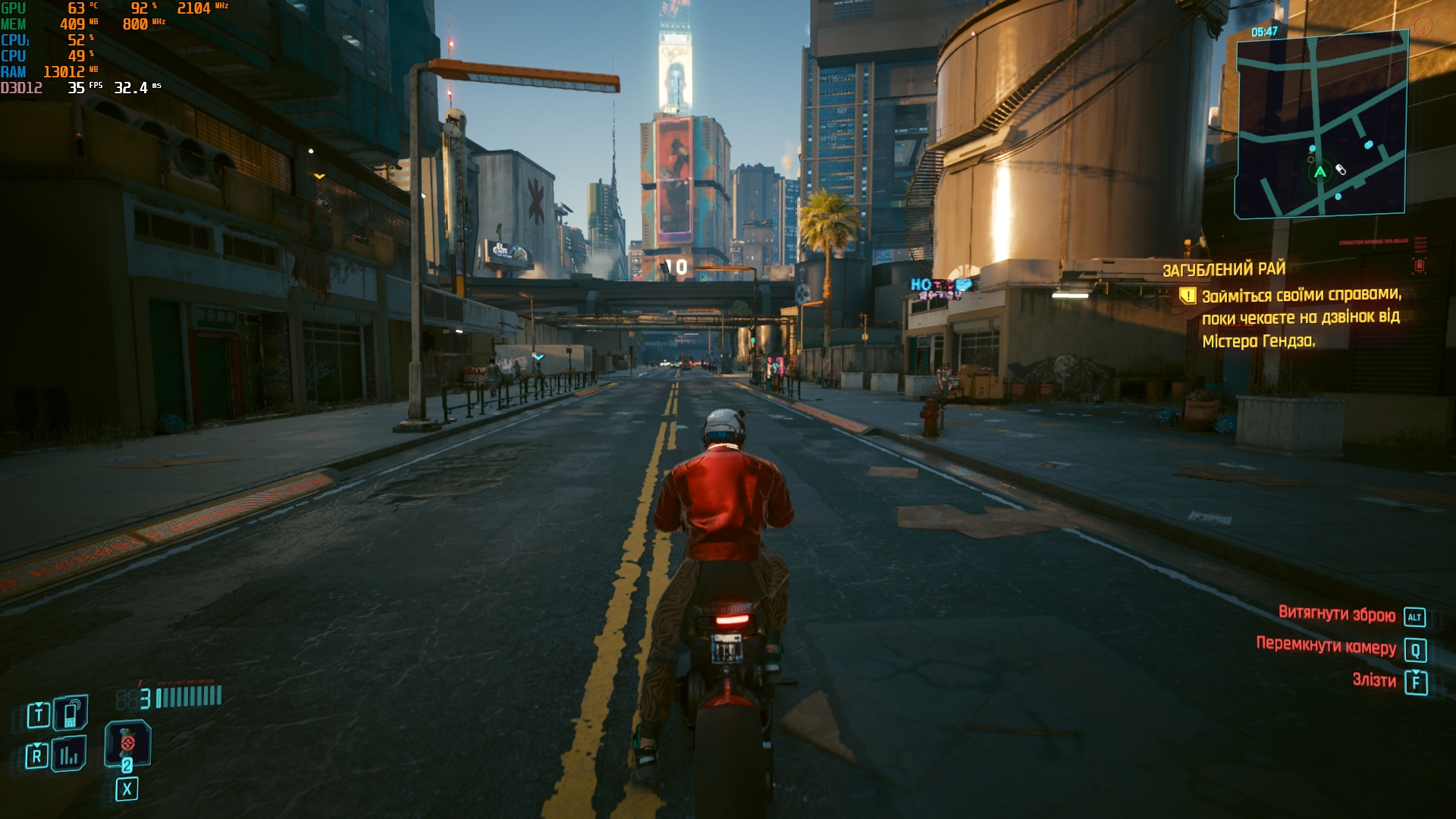Choose the Перемкнути камеру action
The width and height of the screenshot is (1456, 819).
[x=1326, y=646]
